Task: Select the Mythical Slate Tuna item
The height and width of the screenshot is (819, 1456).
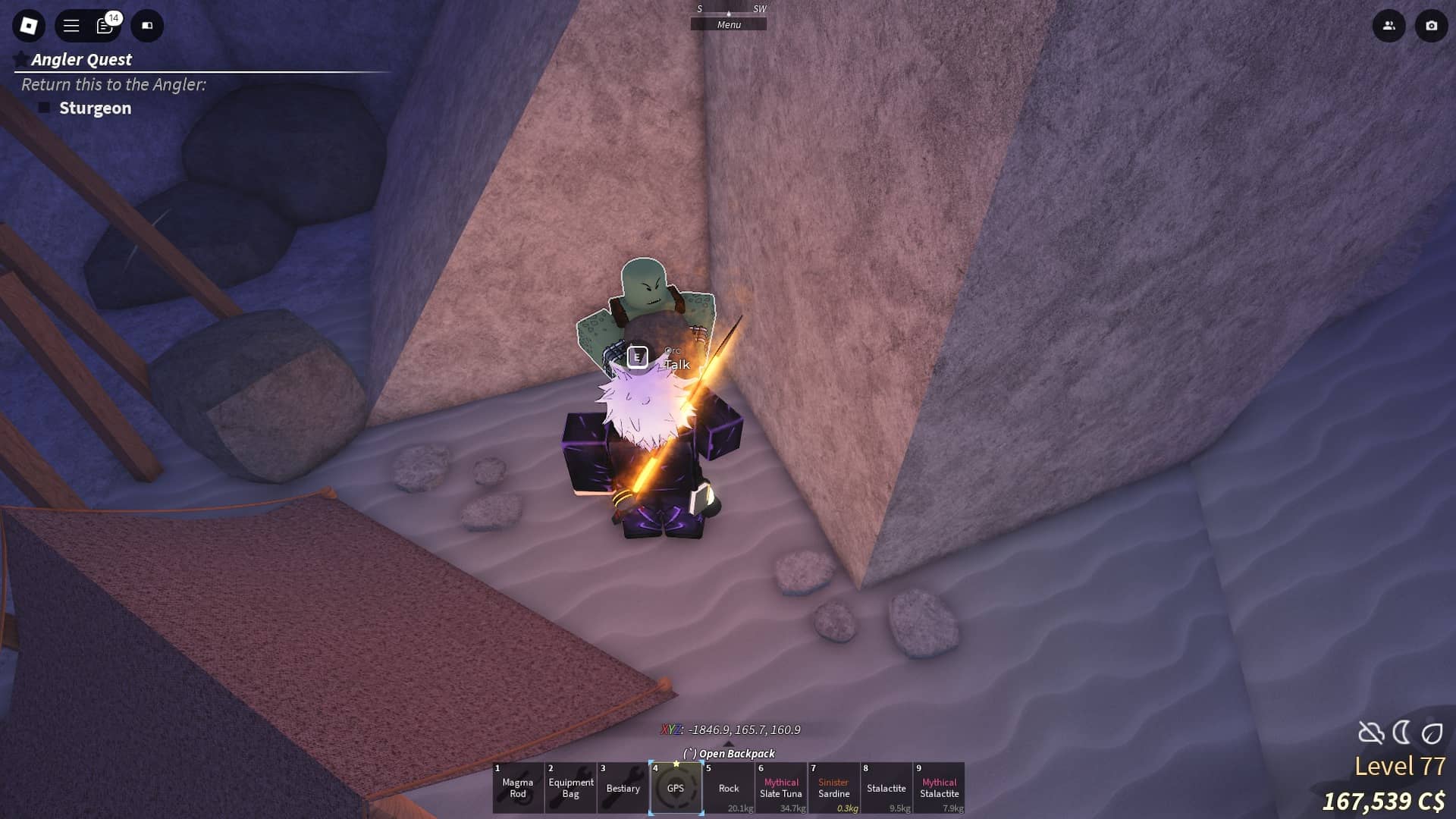Action: tap(781, 789)
